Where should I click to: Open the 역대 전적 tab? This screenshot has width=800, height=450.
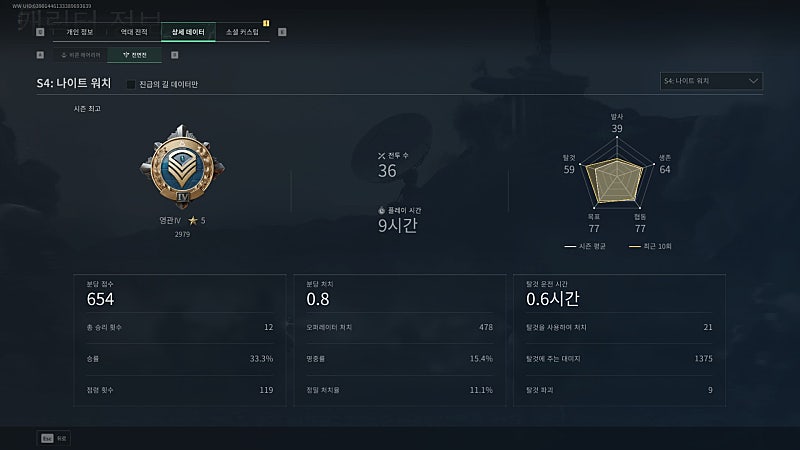133,32
